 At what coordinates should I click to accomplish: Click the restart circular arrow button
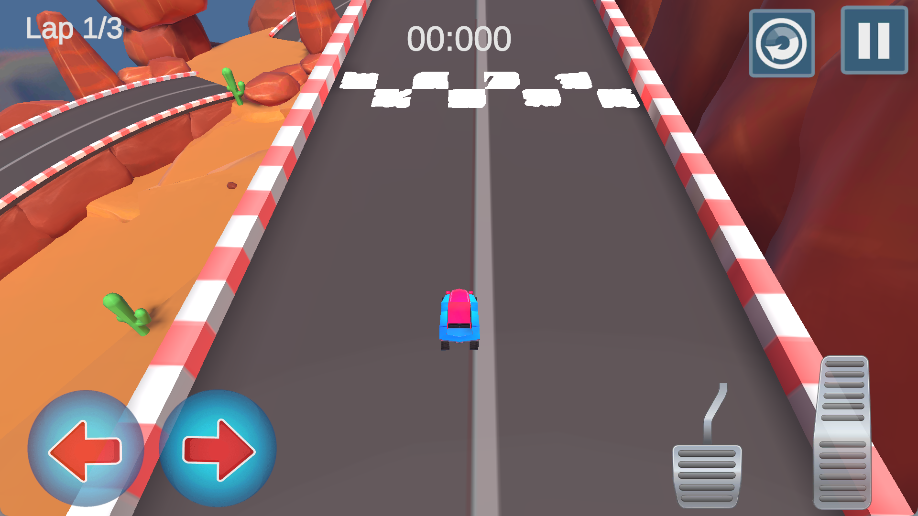[781, 43]
